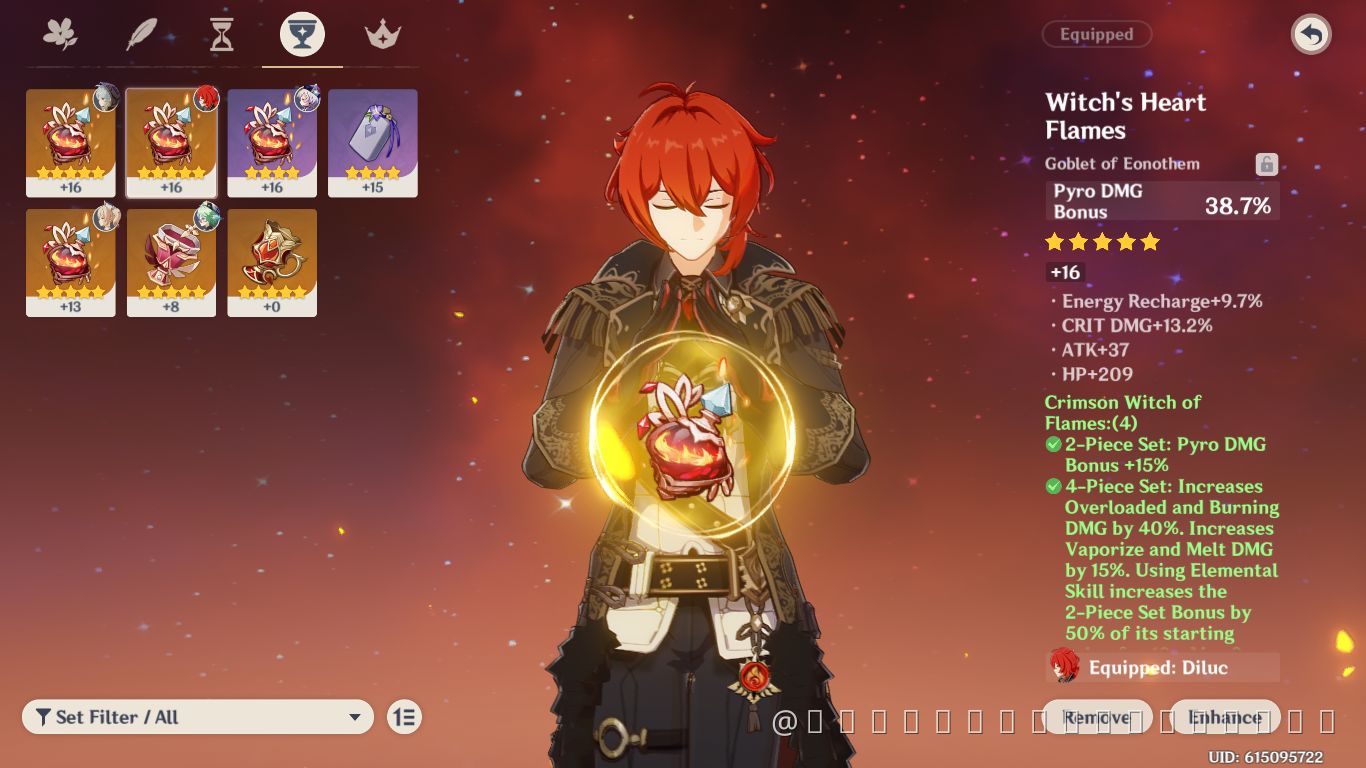Click the Goblet of Eonothem chalice icon
1366x768 pixels.
[x=301, y=33]
